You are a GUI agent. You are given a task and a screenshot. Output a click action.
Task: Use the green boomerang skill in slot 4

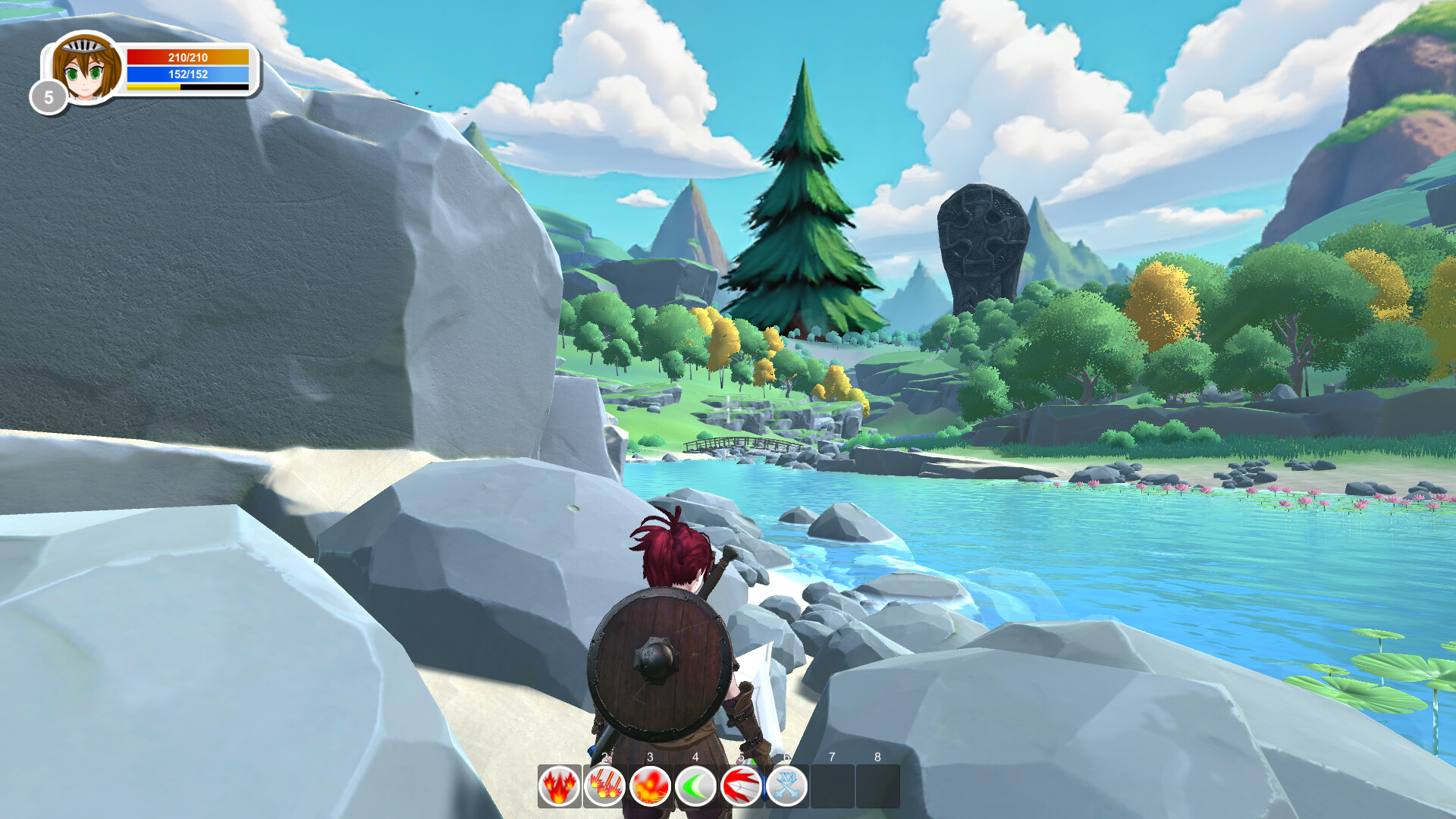tap(695, 786)
